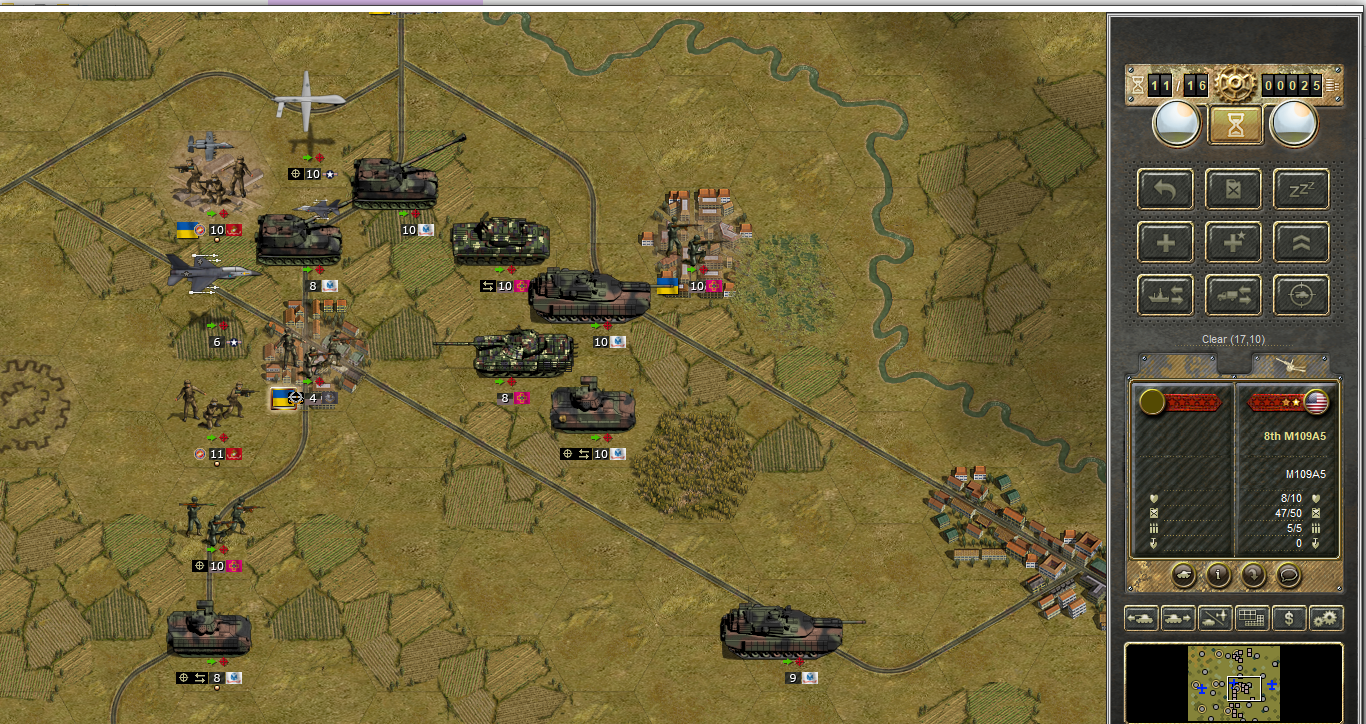Image resolution: width=1366 pixels, height=724 pixels.
Task: Go to the previous unit
Action: coord(1141,618)
